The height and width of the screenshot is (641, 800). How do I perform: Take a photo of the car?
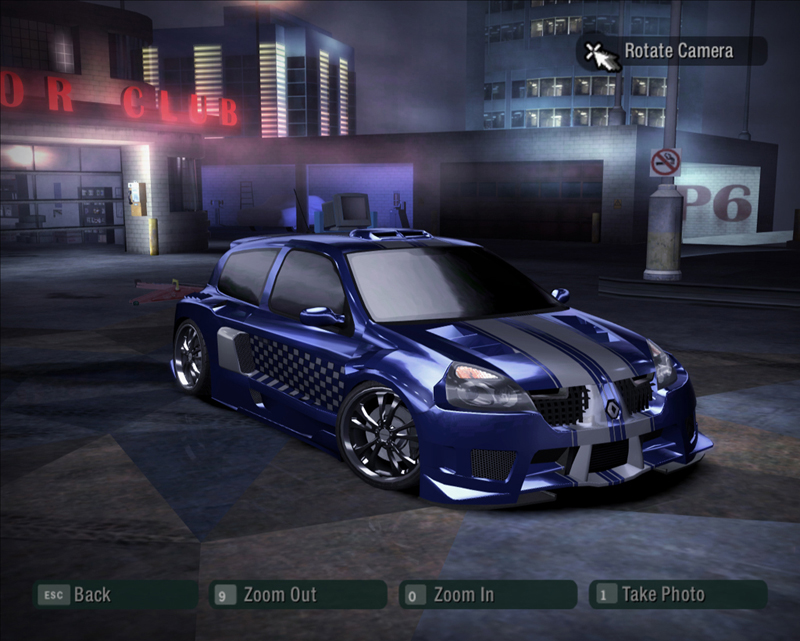click(x=662, y=594)
